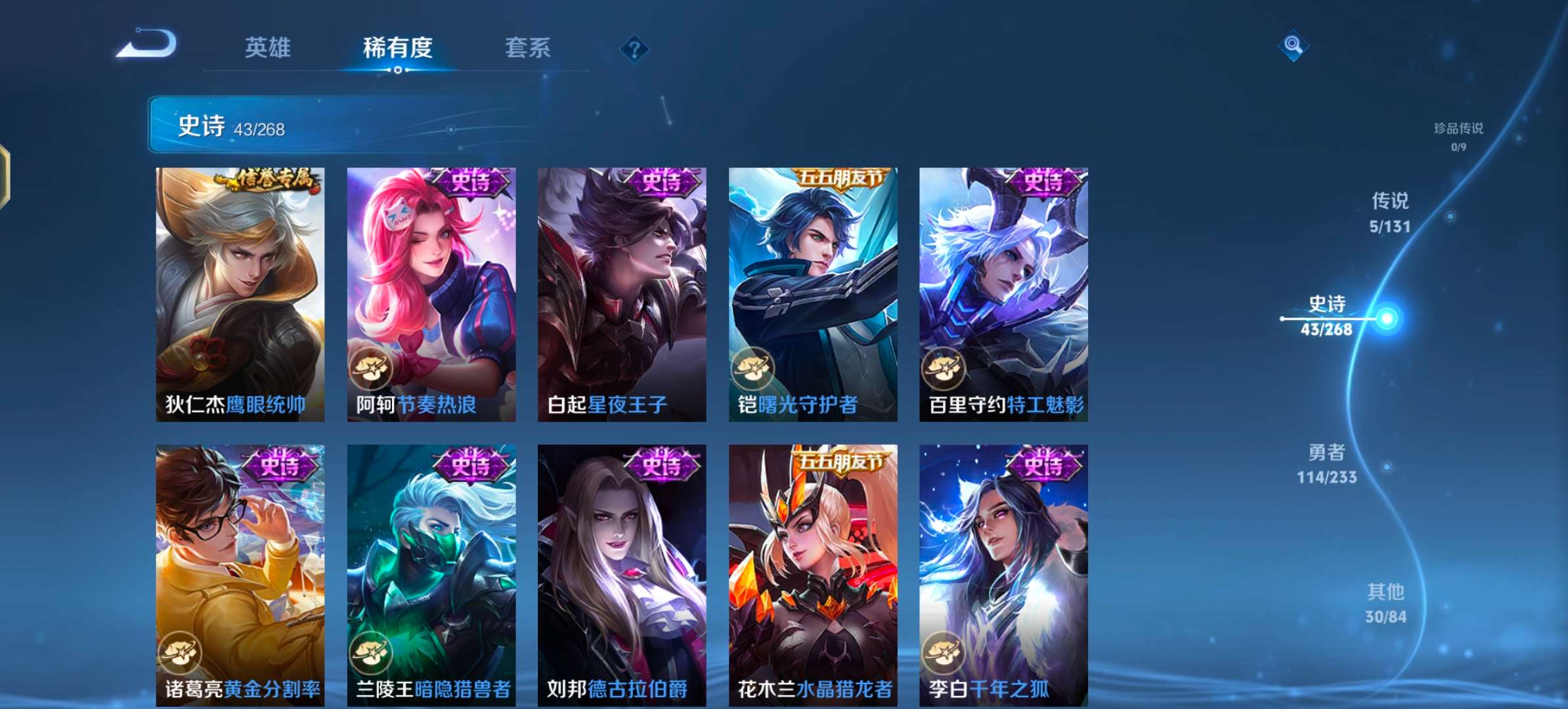
Task: Click the lottery icon on 百里守约 skin card
Action: click(946, 370)
